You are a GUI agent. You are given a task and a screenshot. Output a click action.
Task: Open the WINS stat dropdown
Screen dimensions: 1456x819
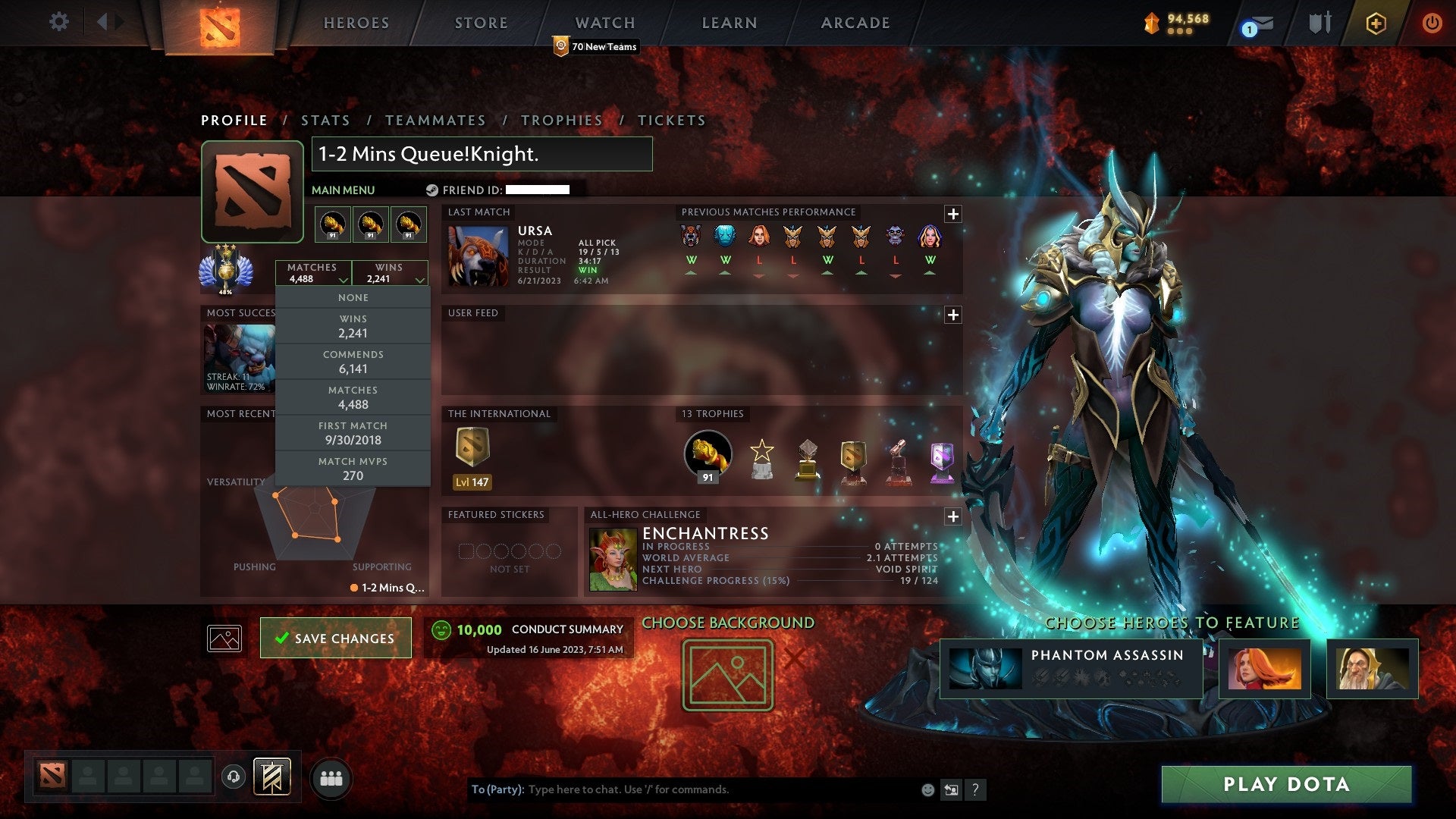(390, 273)
